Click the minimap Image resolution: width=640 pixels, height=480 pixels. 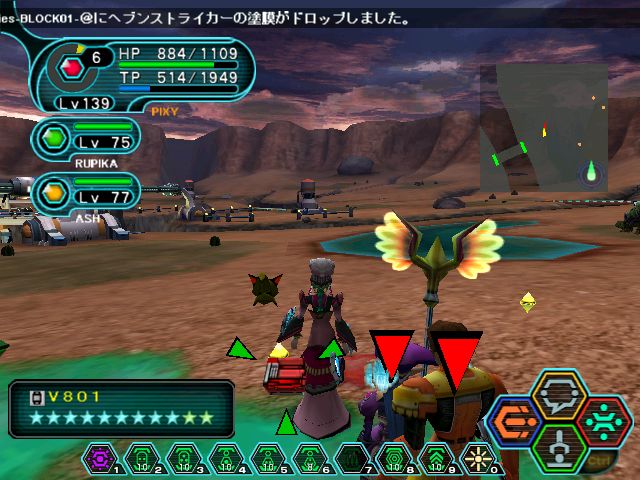(x=543, y=127)
